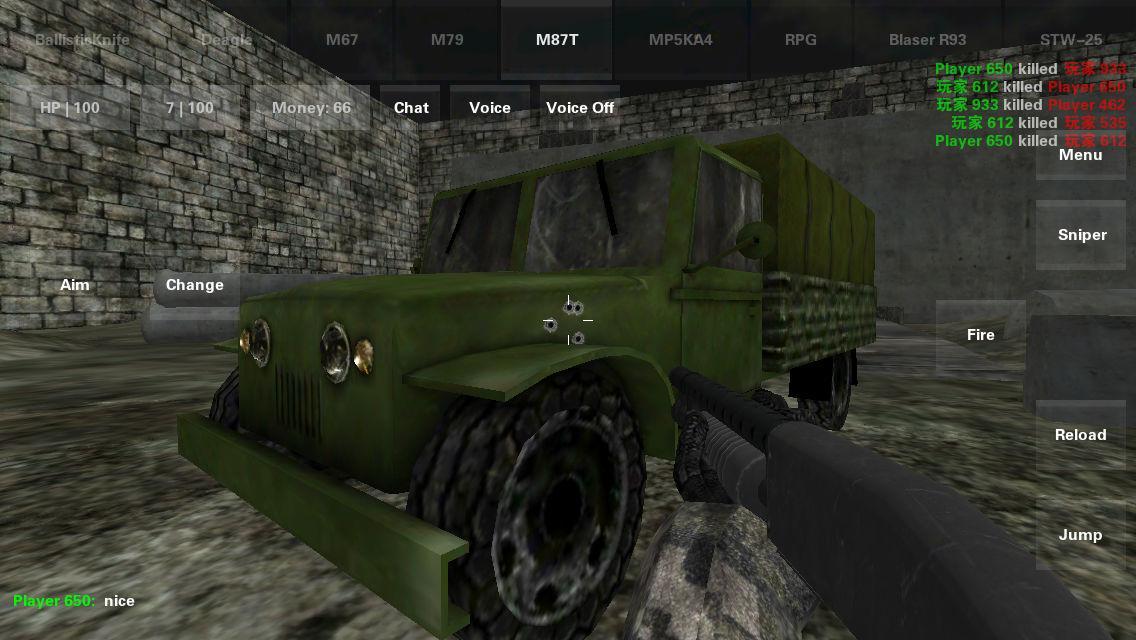
Task: Turn voice off with Voice Off
Action: pos(580,108)
